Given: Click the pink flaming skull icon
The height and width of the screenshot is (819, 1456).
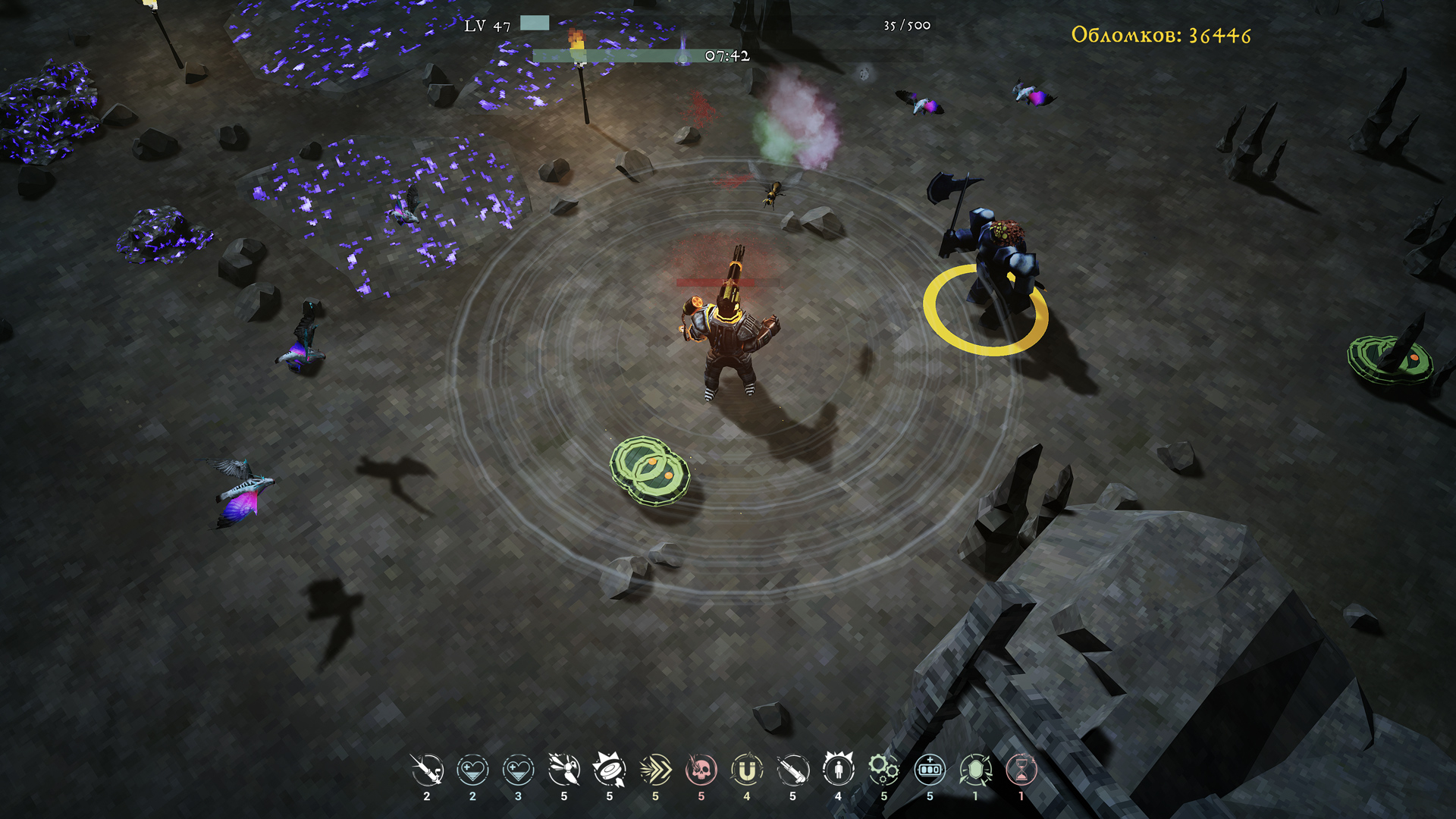Looking at the screenshot, I should [701, 770].
